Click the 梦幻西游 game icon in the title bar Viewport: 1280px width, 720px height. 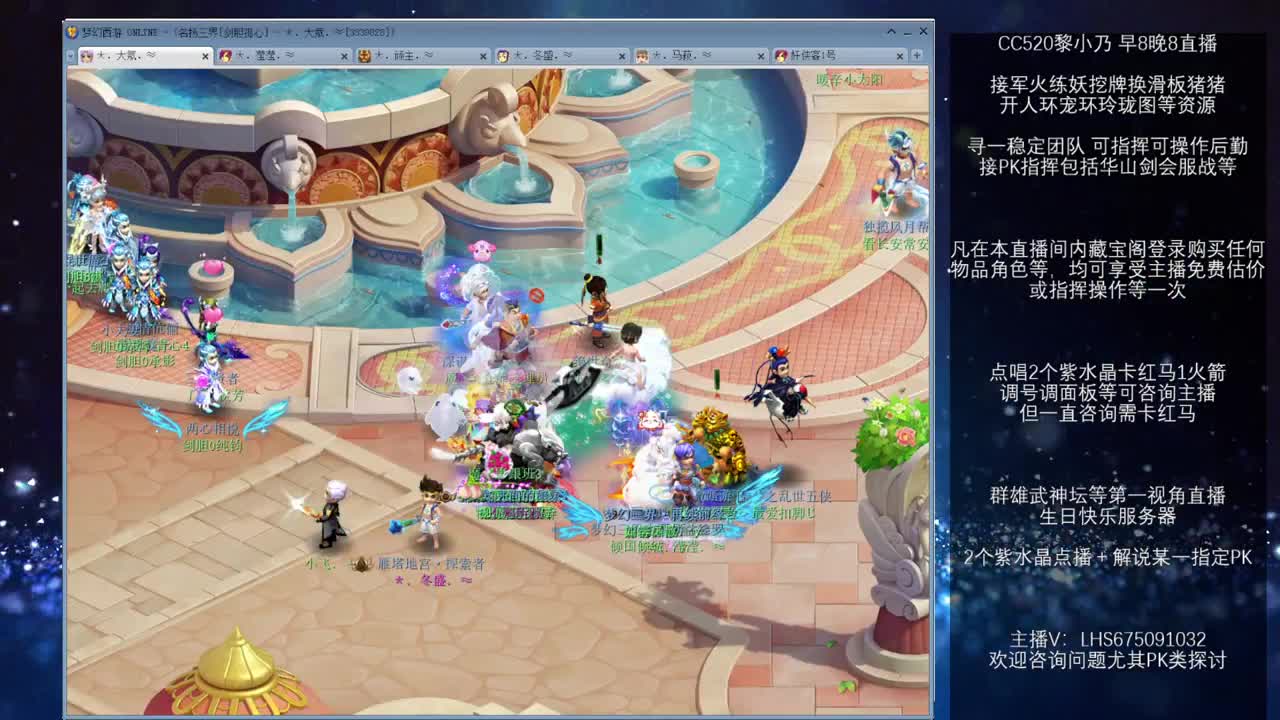coord(74,31)
